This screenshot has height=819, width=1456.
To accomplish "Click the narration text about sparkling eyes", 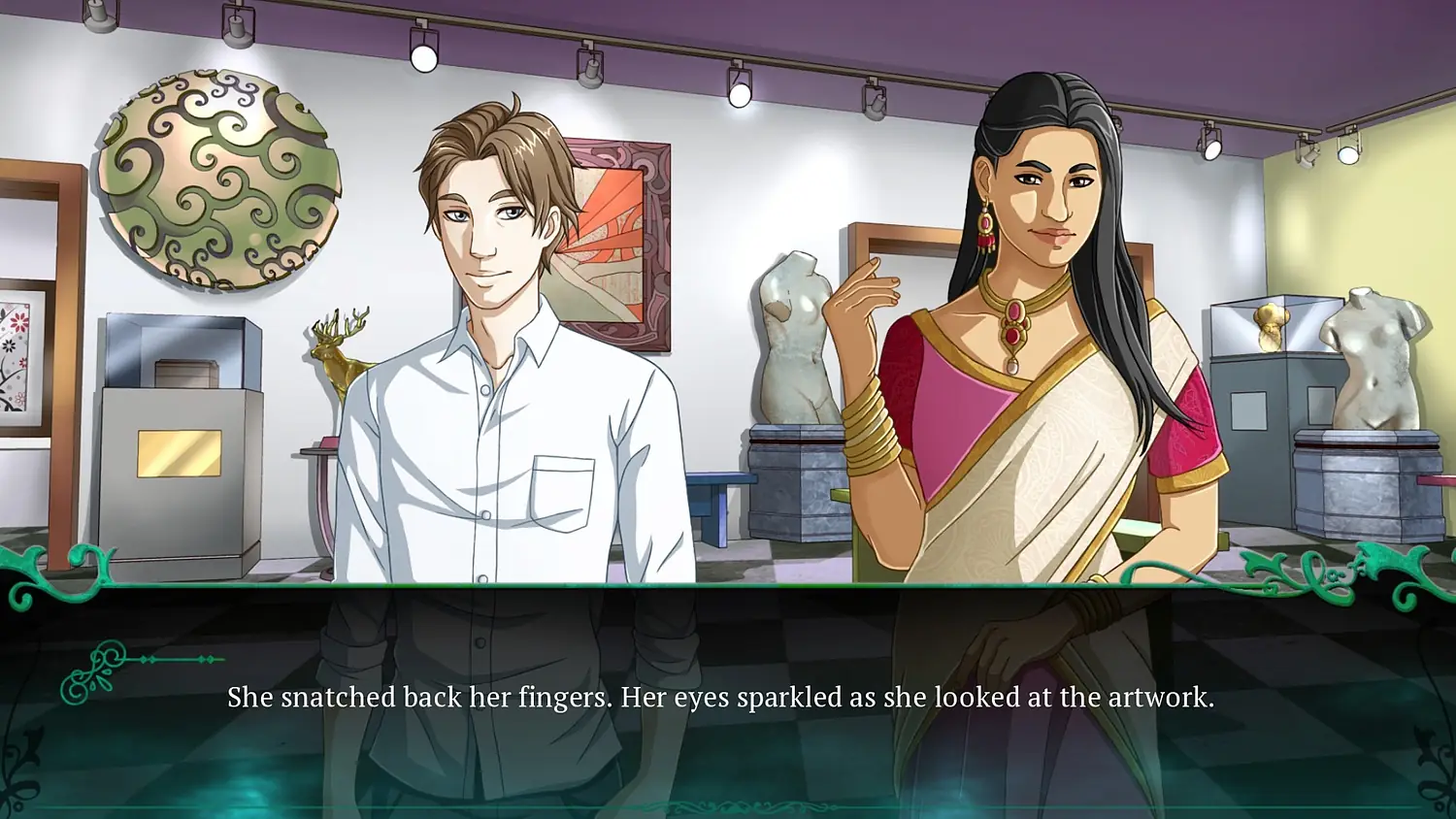I will pyautogui.click(x=723, y=695).
